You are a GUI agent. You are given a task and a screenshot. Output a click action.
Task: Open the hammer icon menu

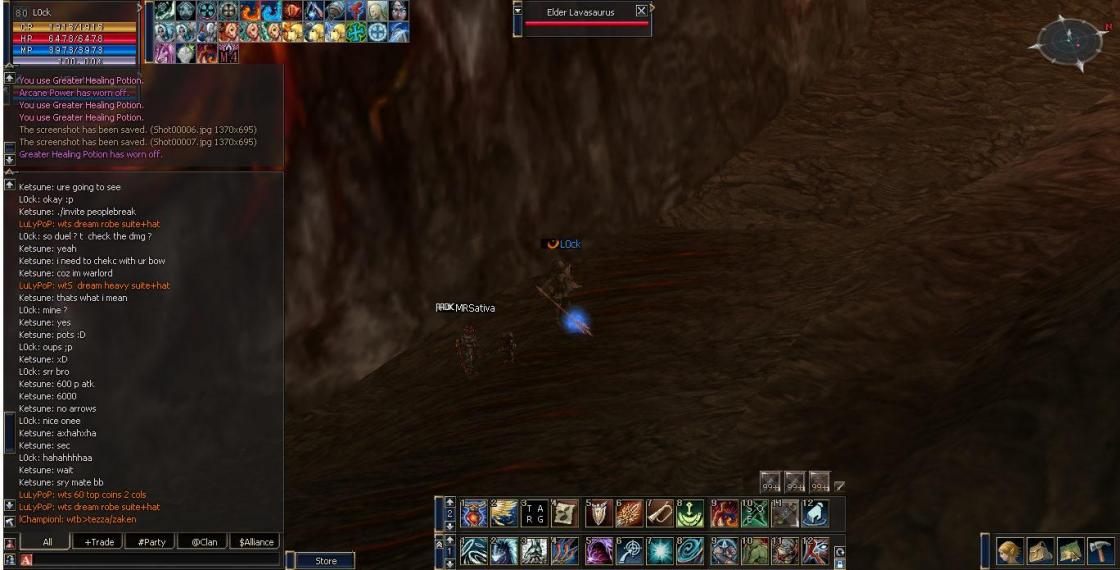[x=1100, y=551]
